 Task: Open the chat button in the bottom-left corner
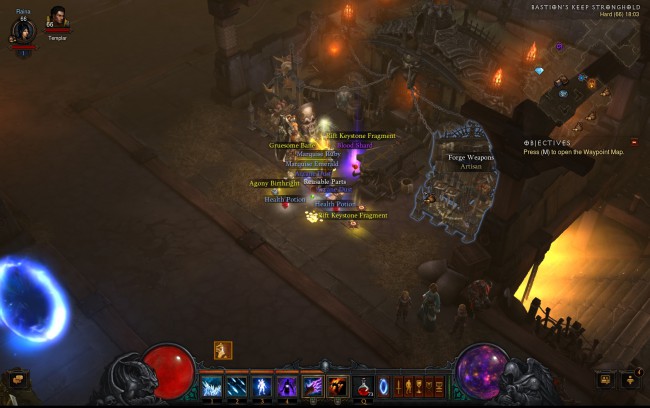(16, 379)
